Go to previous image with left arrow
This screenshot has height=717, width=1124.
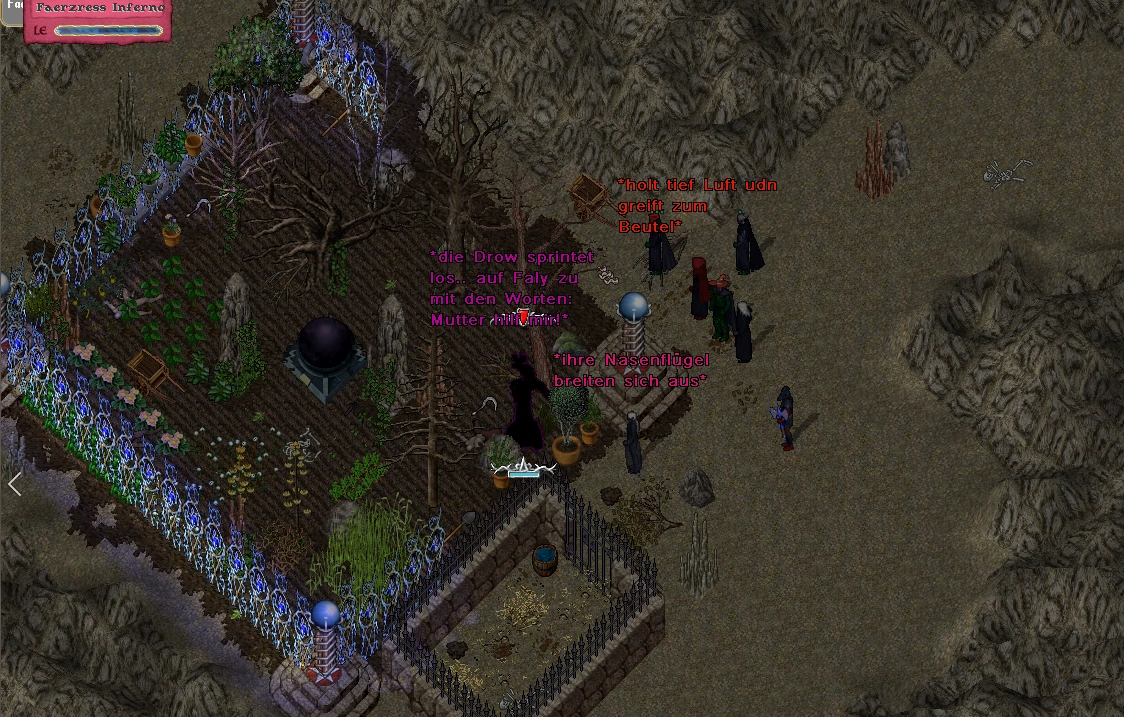click(15, 485)
